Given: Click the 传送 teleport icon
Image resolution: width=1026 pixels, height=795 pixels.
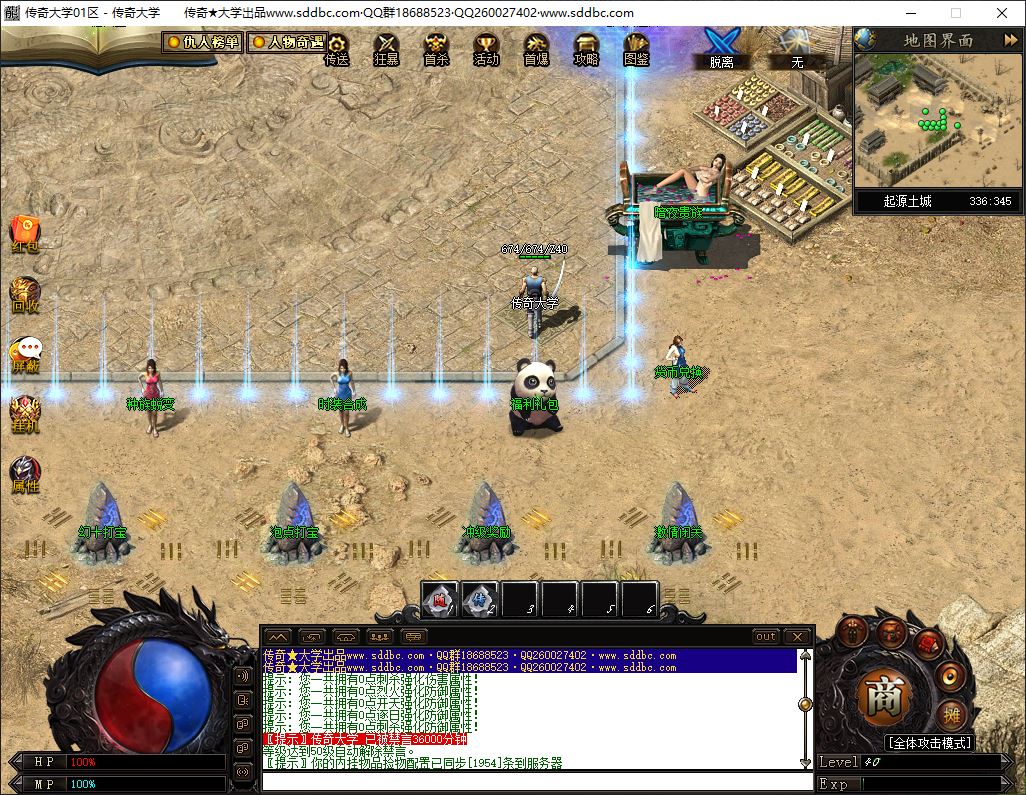Looking at the screenshot, I should 337,47.
